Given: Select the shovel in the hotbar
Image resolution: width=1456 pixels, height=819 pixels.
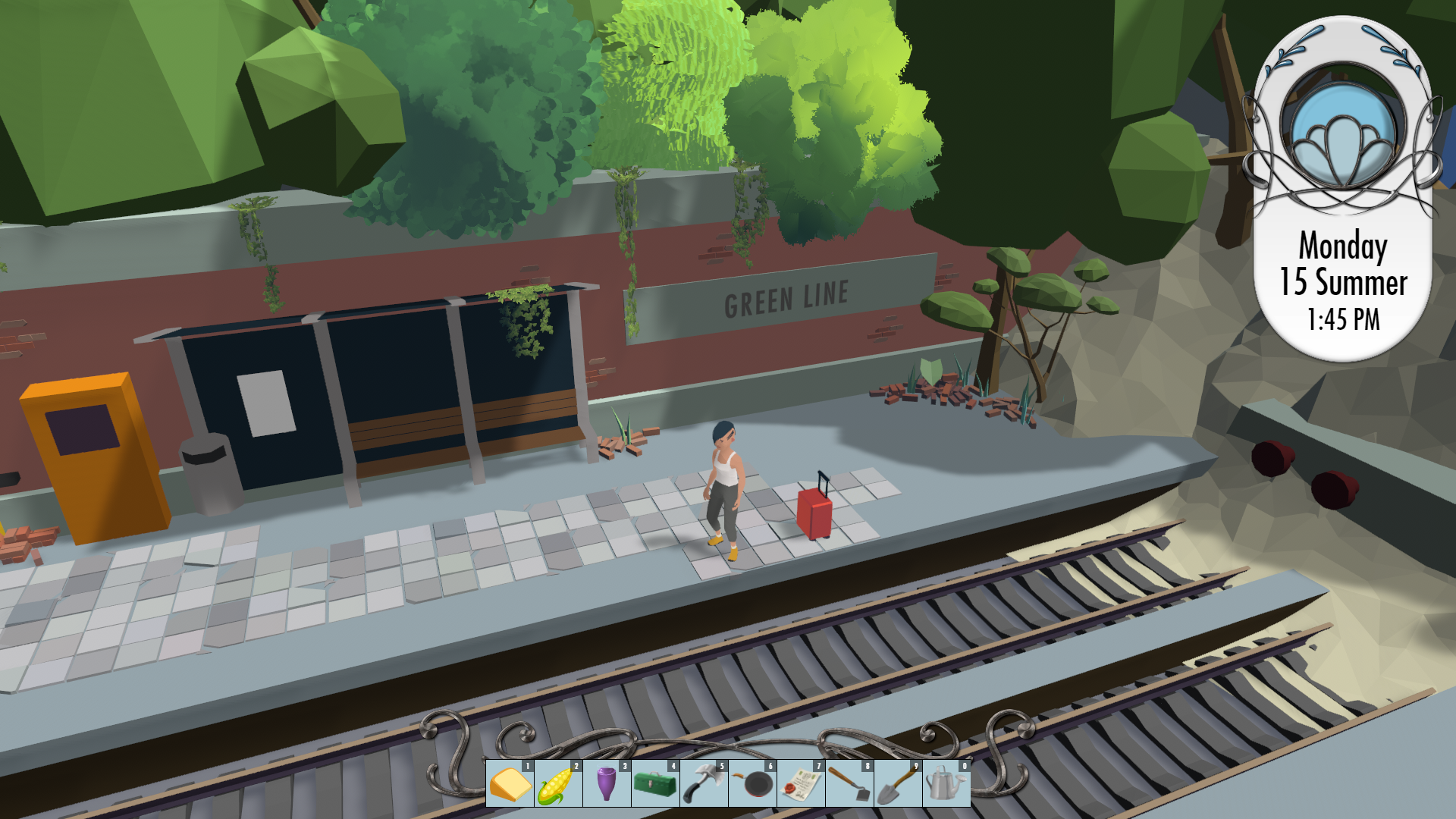Looking at the screenshot, I should click(x=898, y=783).
